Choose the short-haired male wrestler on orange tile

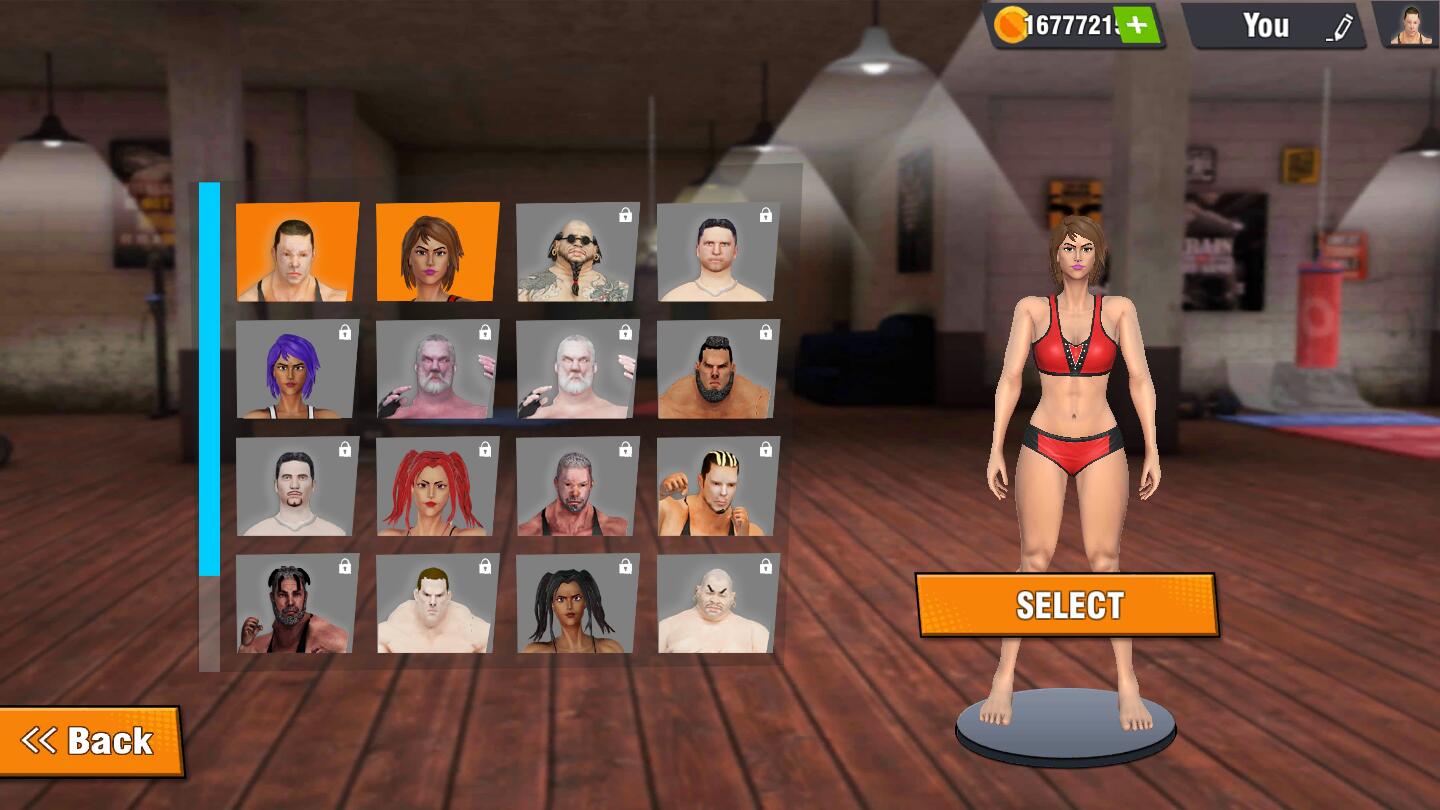click(297, 252)
